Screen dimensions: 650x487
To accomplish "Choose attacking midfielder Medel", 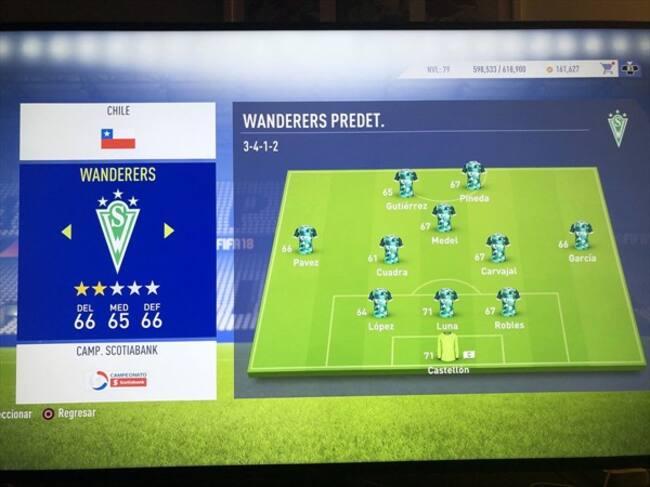I will point(443,217).
